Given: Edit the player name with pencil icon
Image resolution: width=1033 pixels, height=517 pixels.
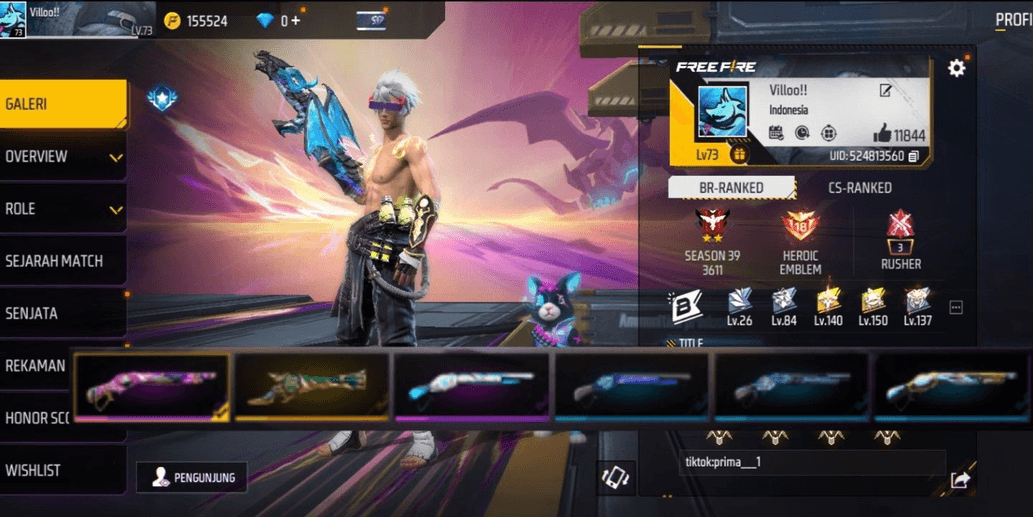Looking at the screenshot, I should [885, 91].
